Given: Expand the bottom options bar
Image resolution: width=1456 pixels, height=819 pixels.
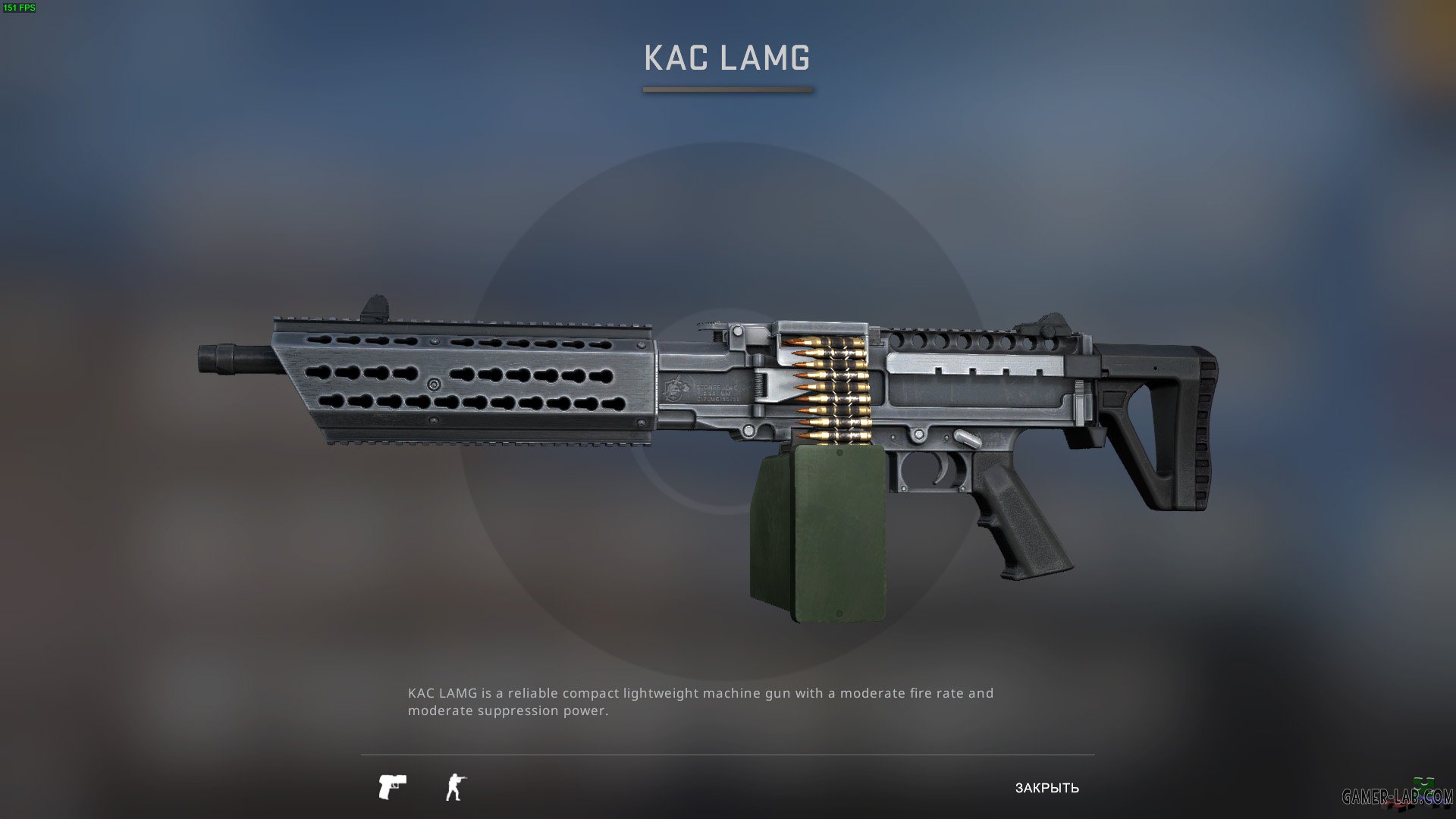Looking at the screenshot, I should tap(728, 786).
